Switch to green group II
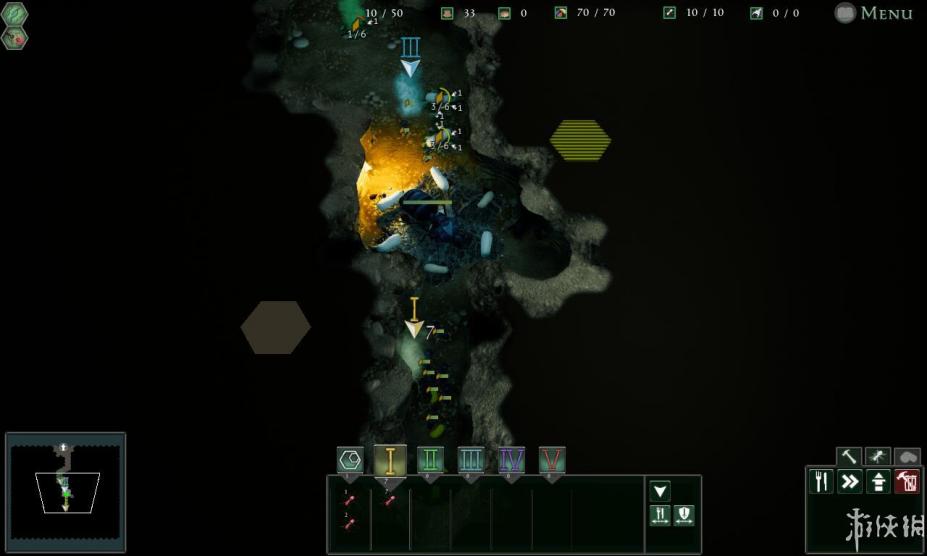The height and width of the screenshot is (556, 927). pos(430,460)
